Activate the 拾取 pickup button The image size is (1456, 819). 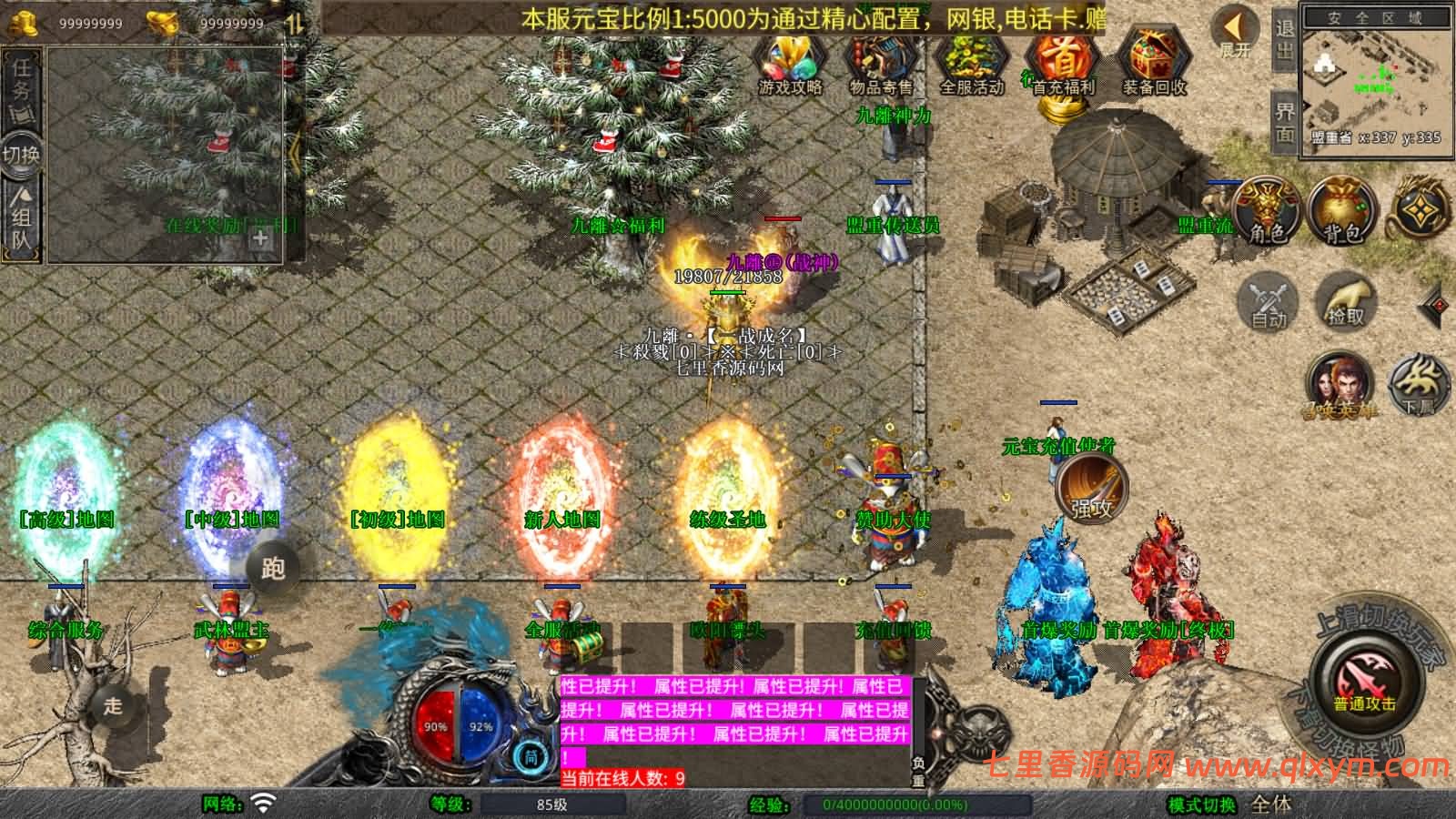click(1345, 300)
